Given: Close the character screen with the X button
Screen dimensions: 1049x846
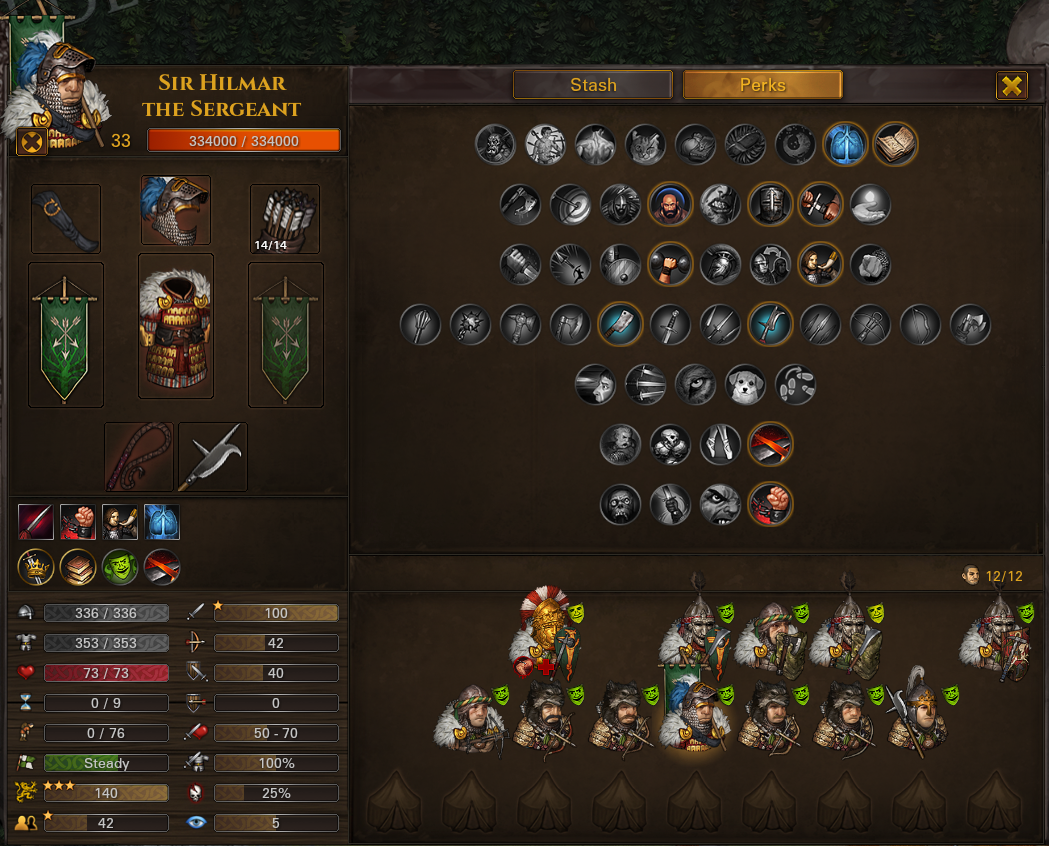Looking at the screenshot, I should click(x=1012, y=86).
